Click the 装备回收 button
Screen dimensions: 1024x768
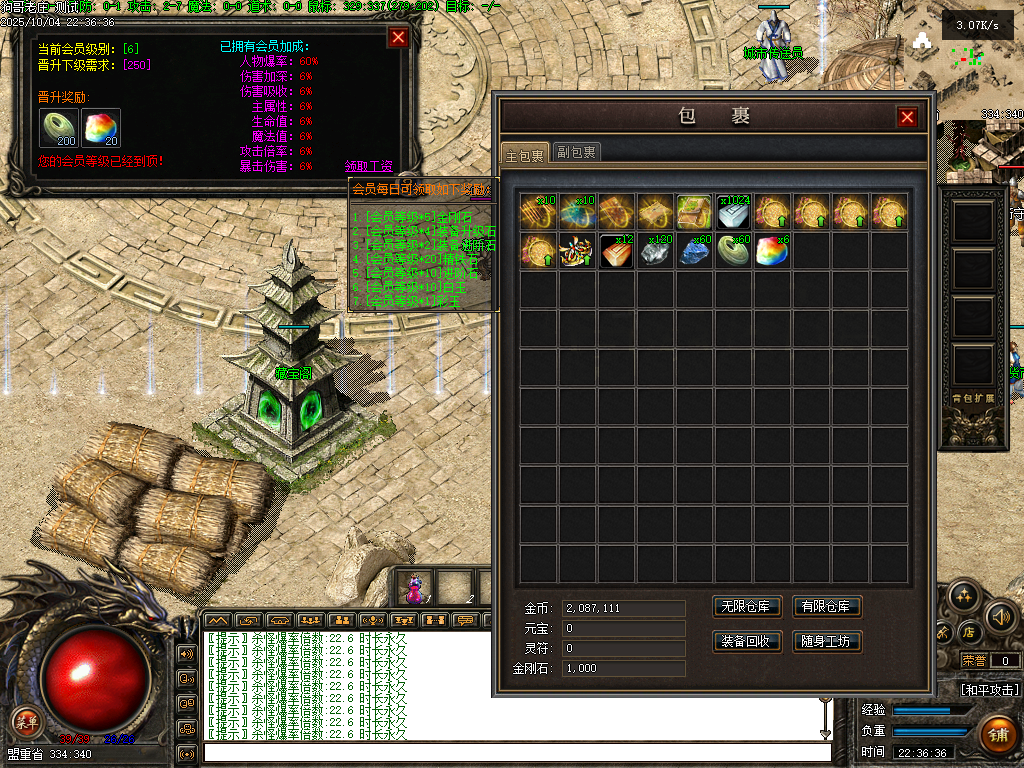pos(746,641)
